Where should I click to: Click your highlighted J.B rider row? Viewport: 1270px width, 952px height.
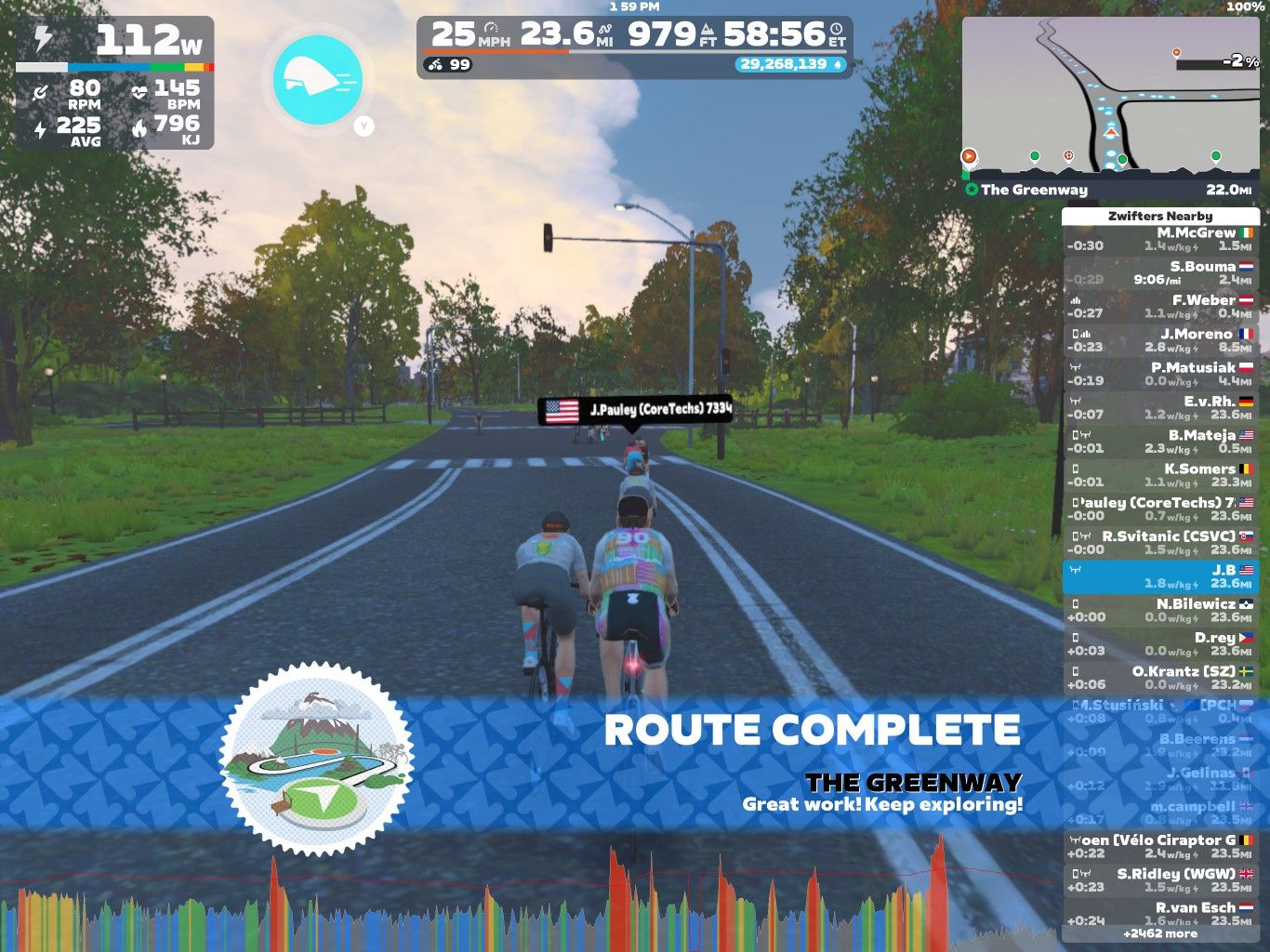tap(1162, 576)
